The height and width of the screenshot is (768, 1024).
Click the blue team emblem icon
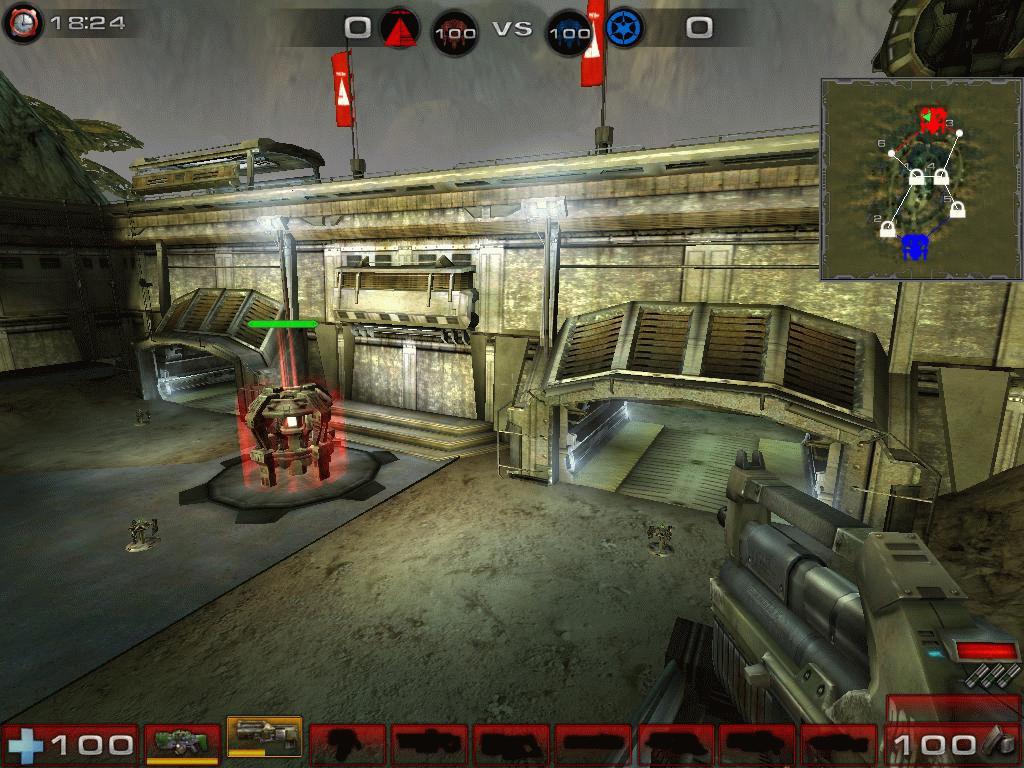point(621,29)
